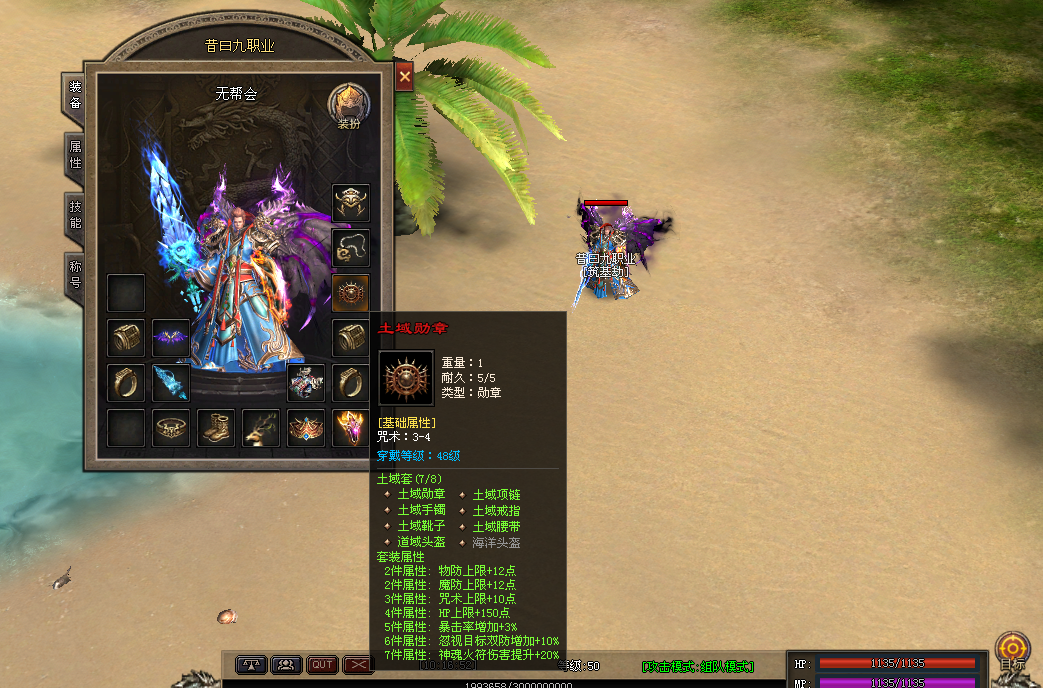Show the 称号 titles tab
Image resolution: width=1043 pixels, height=688 pixels.
pyautogui.click(x=75, y=275)
